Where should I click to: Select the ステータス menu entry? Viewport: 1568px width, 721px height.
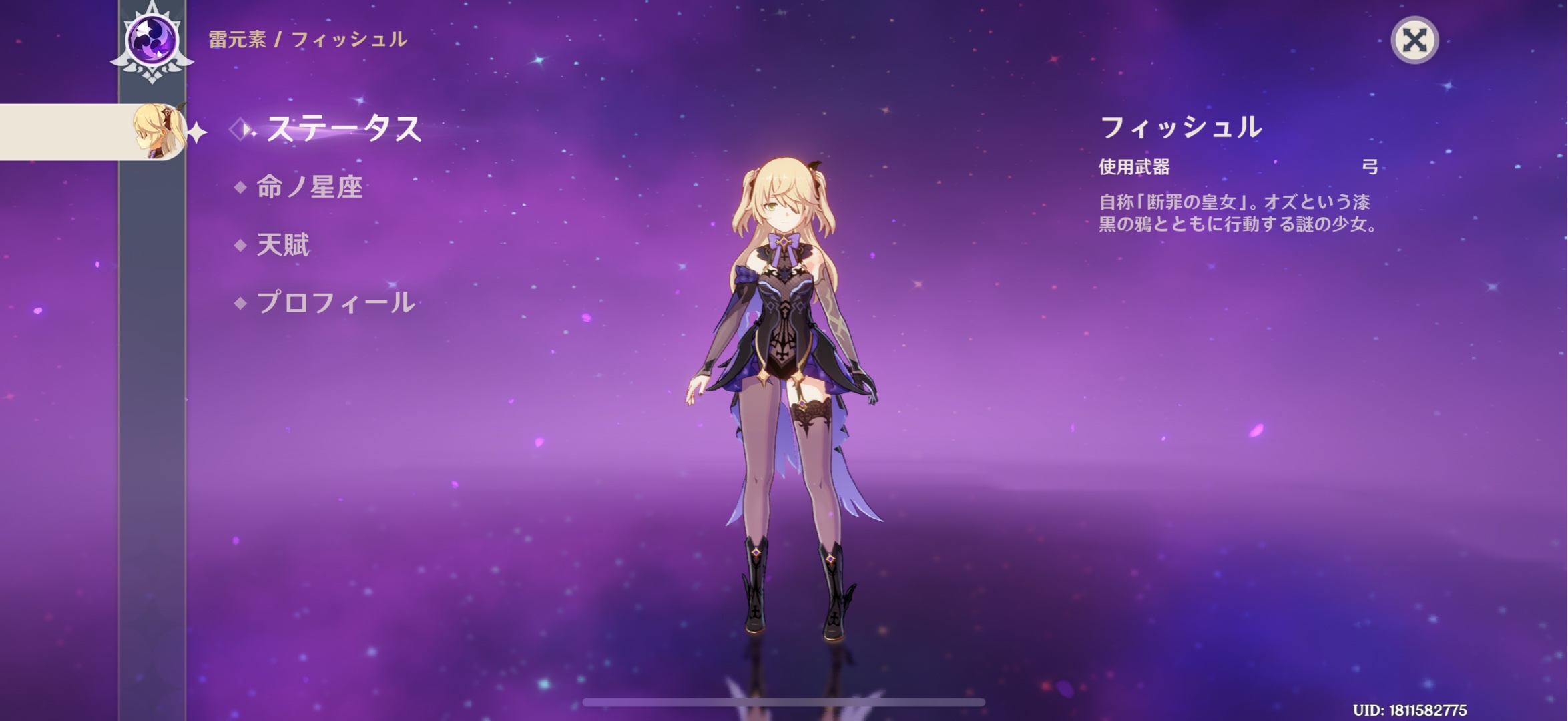343,128
